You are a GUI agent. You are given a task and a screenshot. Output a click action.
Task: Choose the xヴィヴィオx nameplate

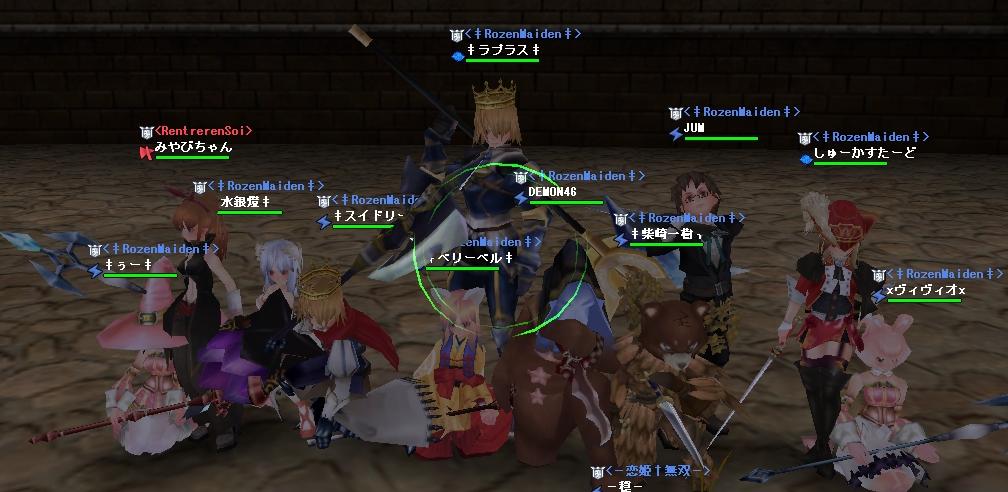coord(925,290)
